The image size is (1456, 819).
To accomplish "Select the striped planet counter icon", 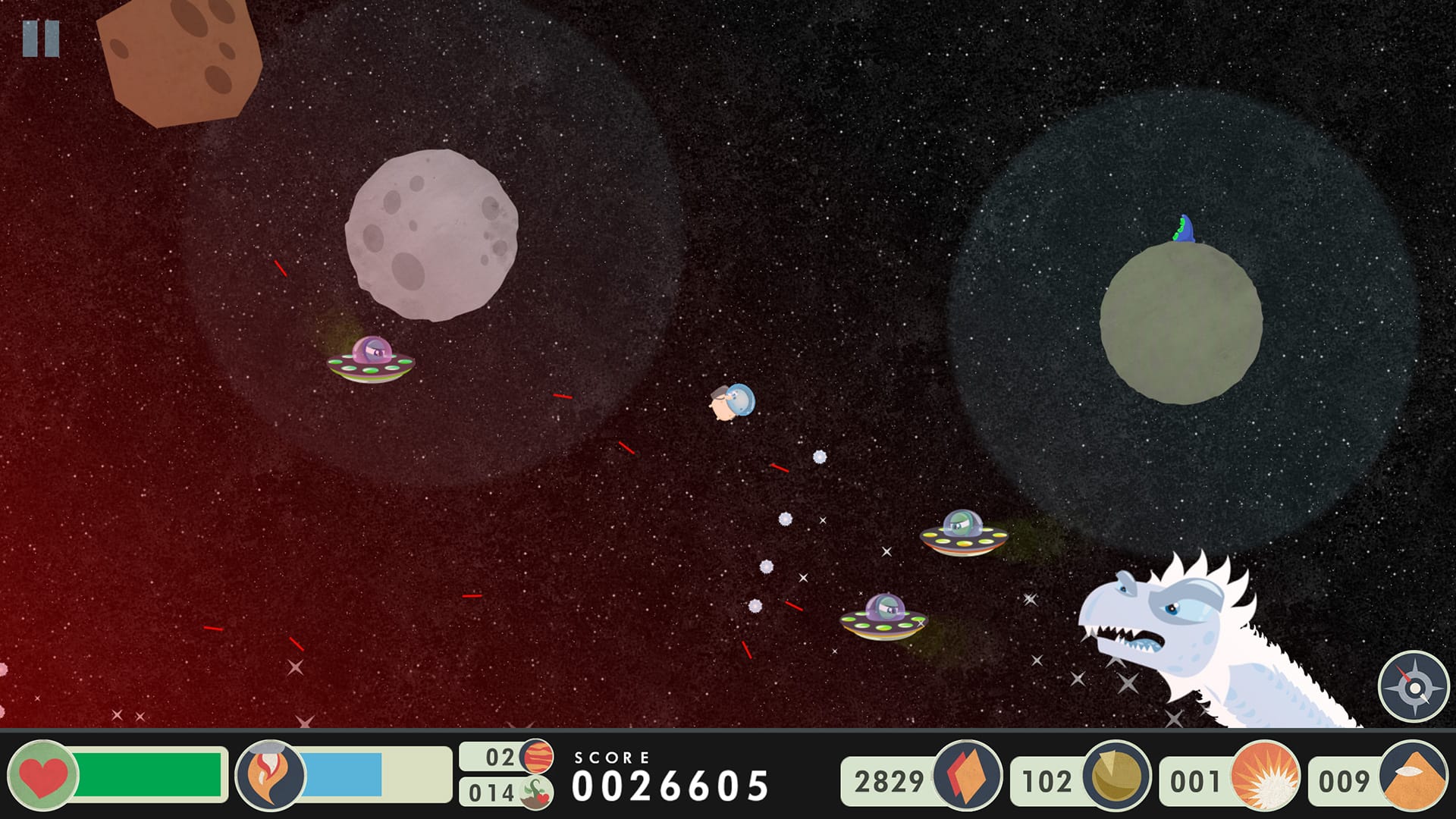I will point(537,756).
